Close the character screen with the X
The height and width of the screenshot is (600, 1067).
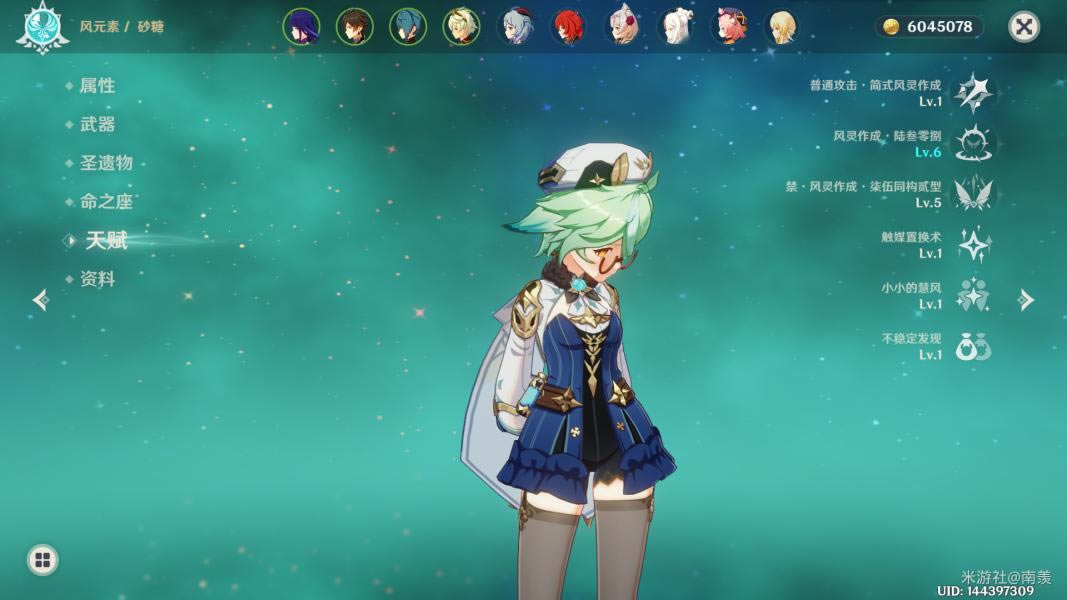tap(1023, 27)
